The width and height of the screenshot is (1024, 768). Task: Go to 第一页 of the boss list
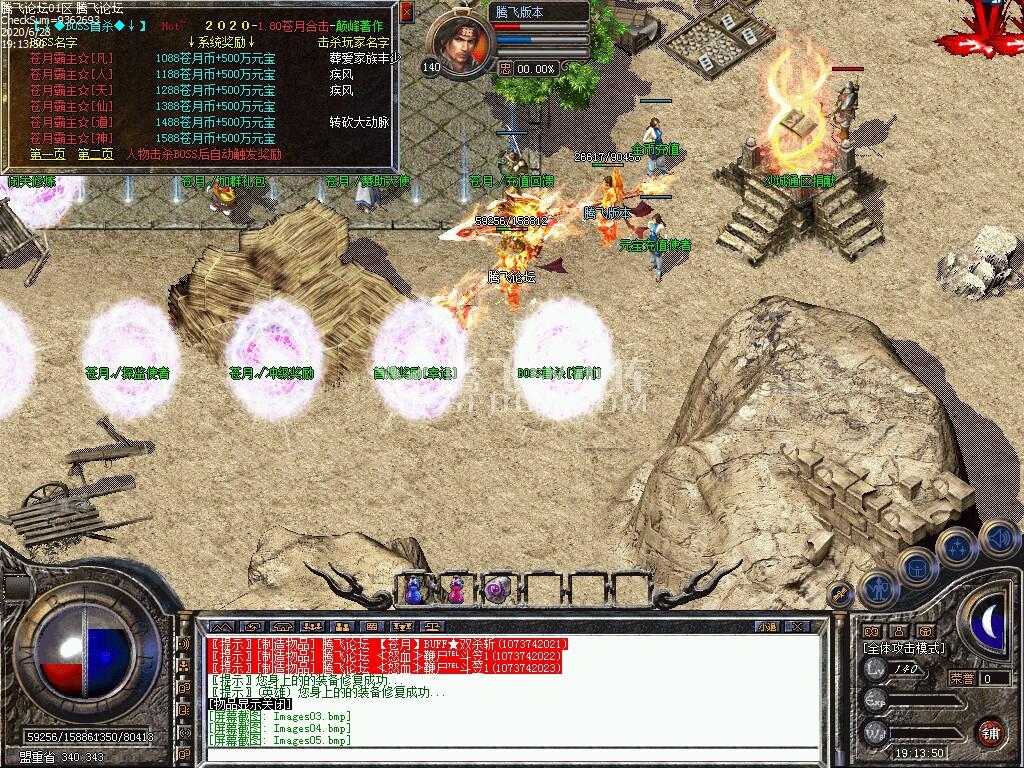coord(47,155)
